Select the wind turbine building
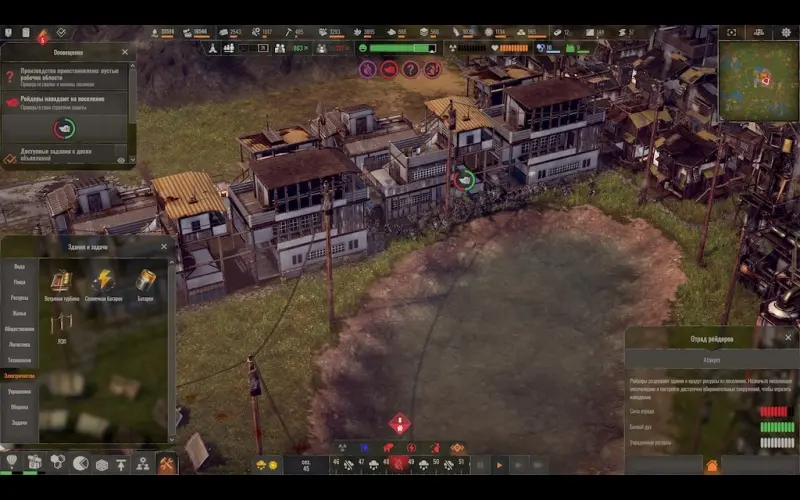 point(62,283)
